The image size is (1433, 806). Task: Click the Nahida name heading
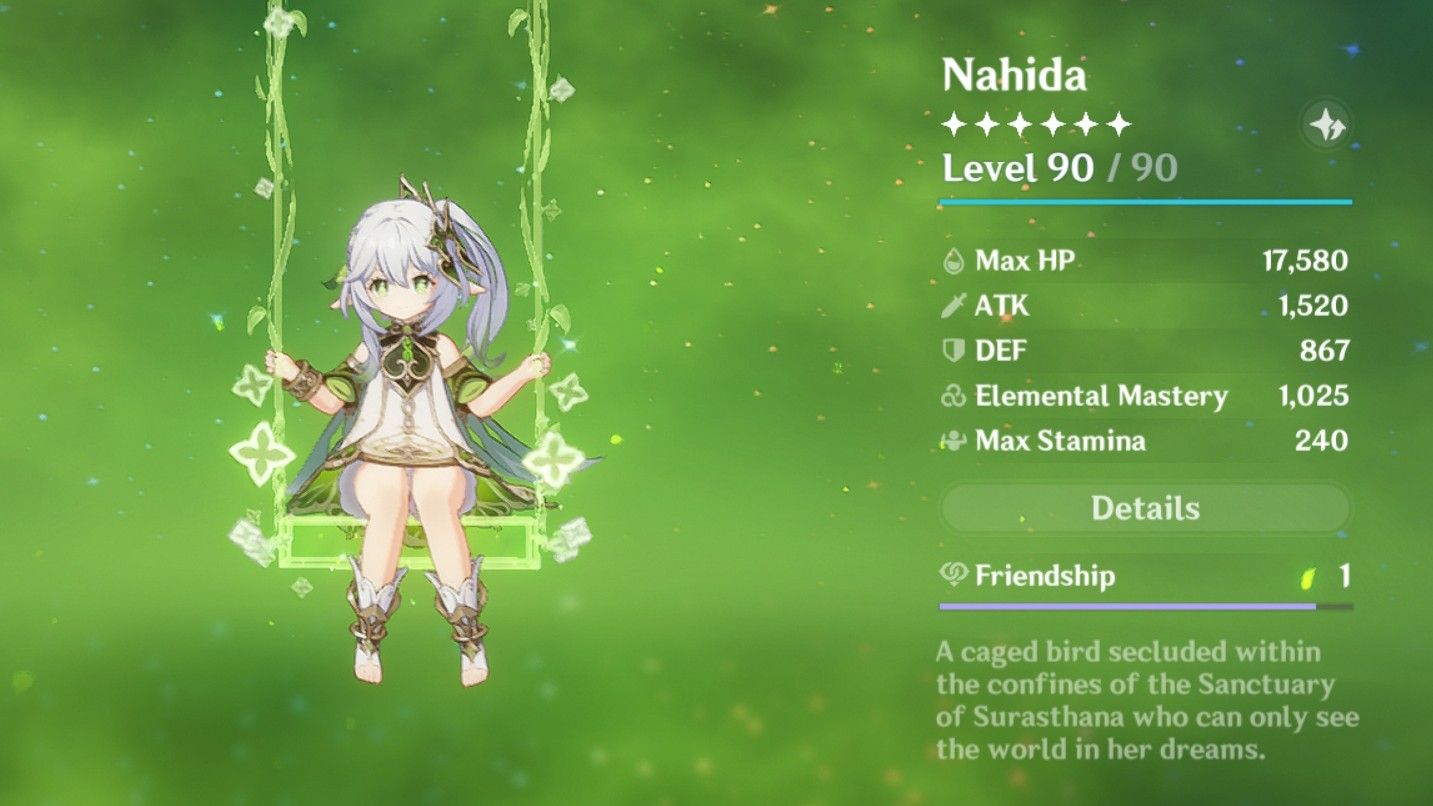click(x=1014, y=75)
